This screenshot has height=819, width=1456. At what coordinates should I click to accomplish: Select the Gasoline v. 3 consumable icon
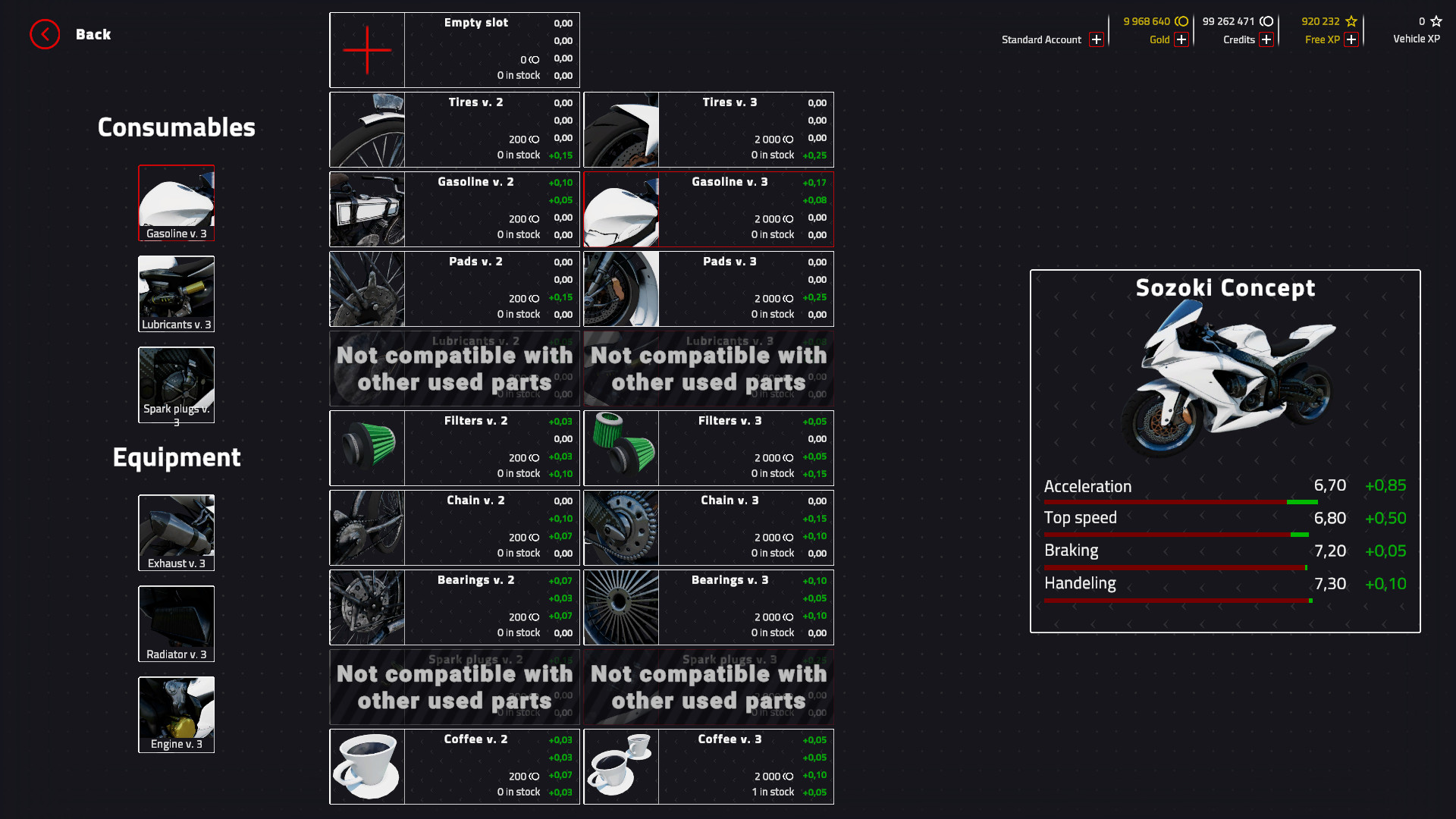[x=176, y=202]
